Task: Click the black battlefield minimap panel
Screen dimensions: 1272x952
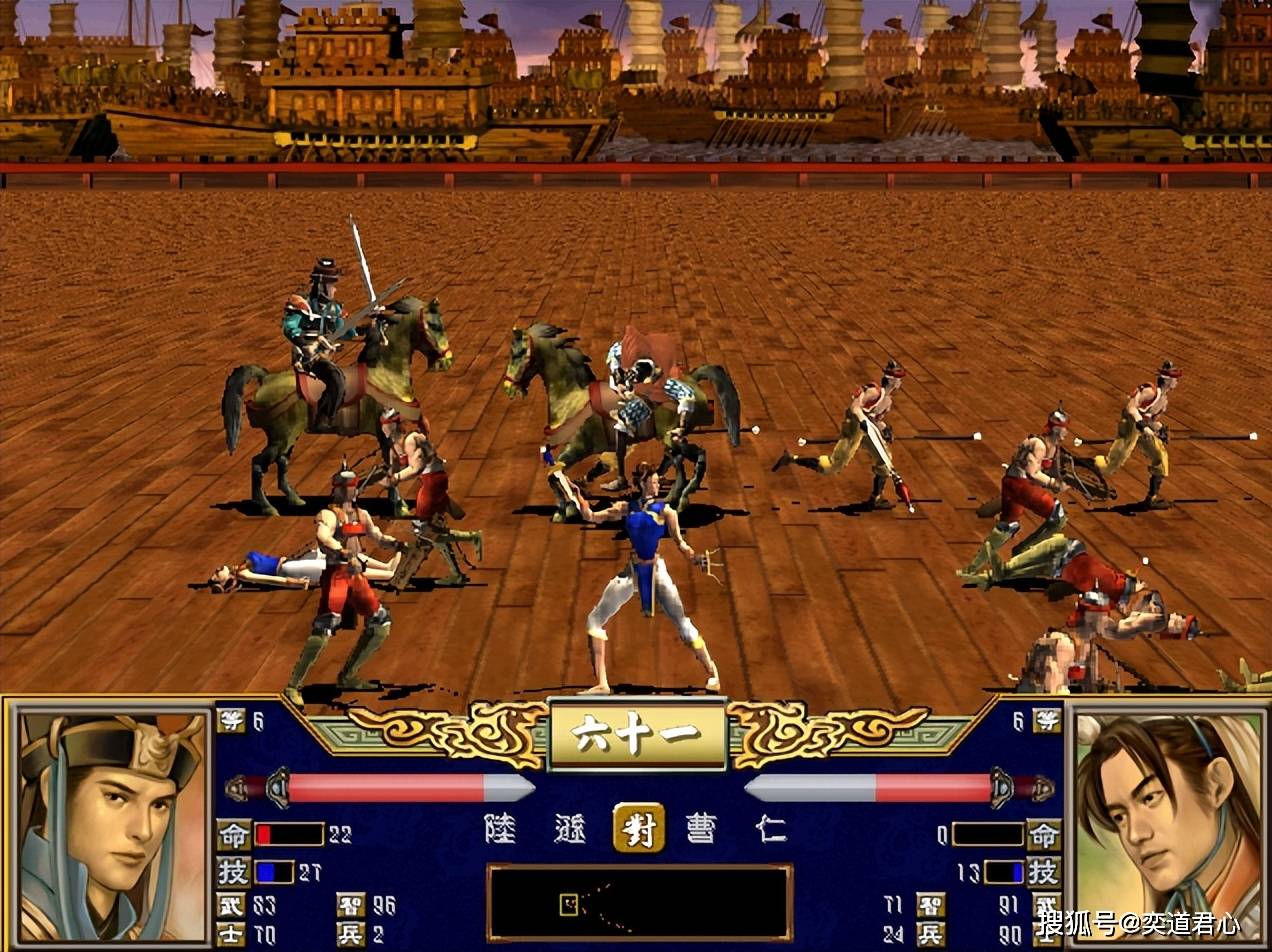Action: (x=639, y=903)
